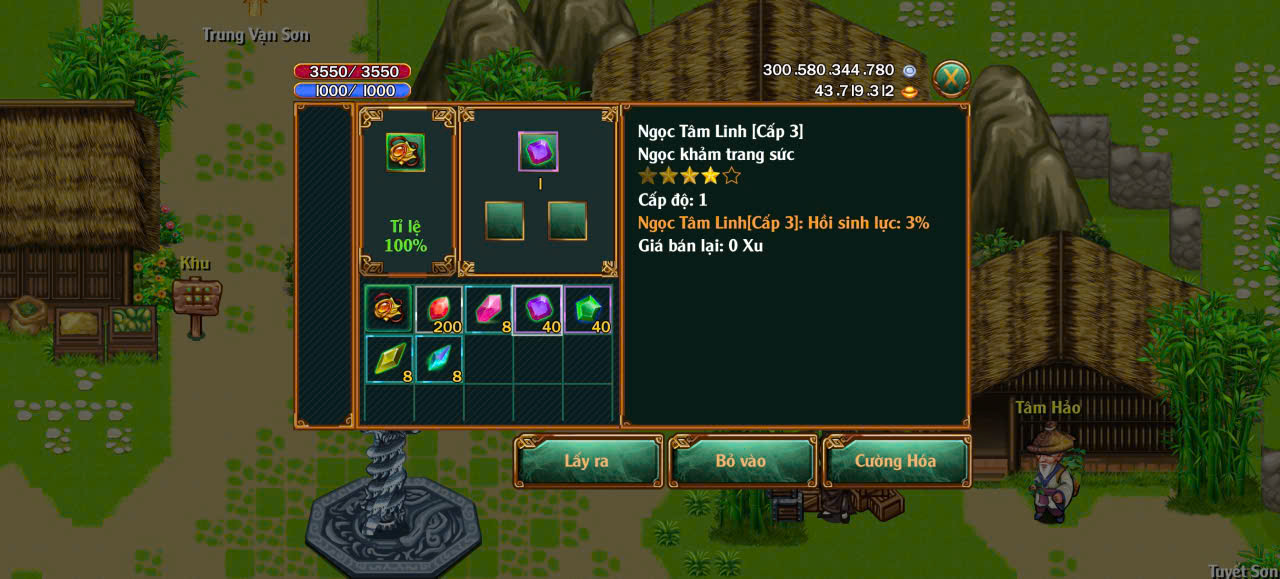Click the golden amulet in the upgrade slot
This screenshot has height=579, width=1280.
[406, 152]
